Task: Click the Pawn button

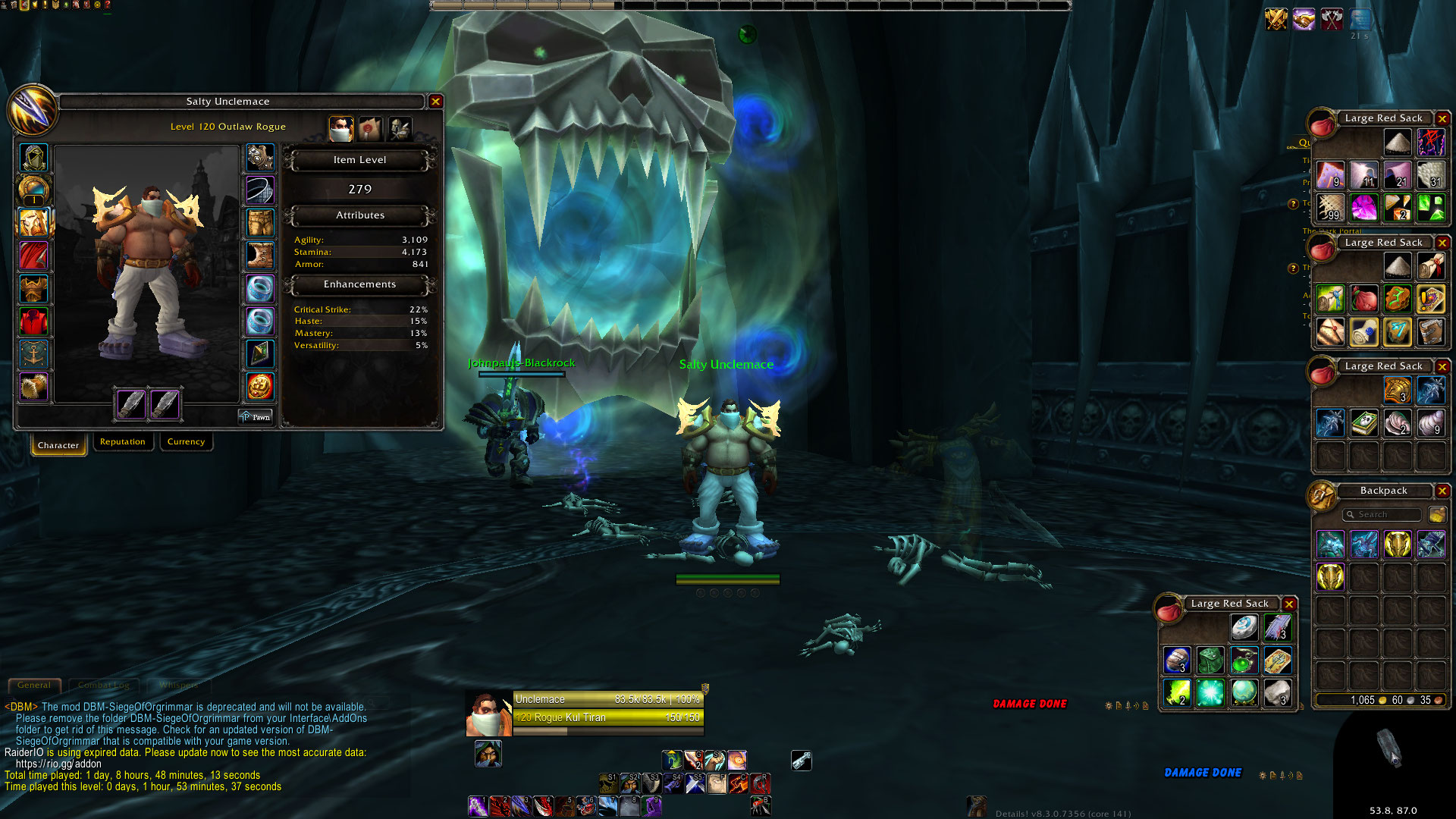Action: coord(256,417)
